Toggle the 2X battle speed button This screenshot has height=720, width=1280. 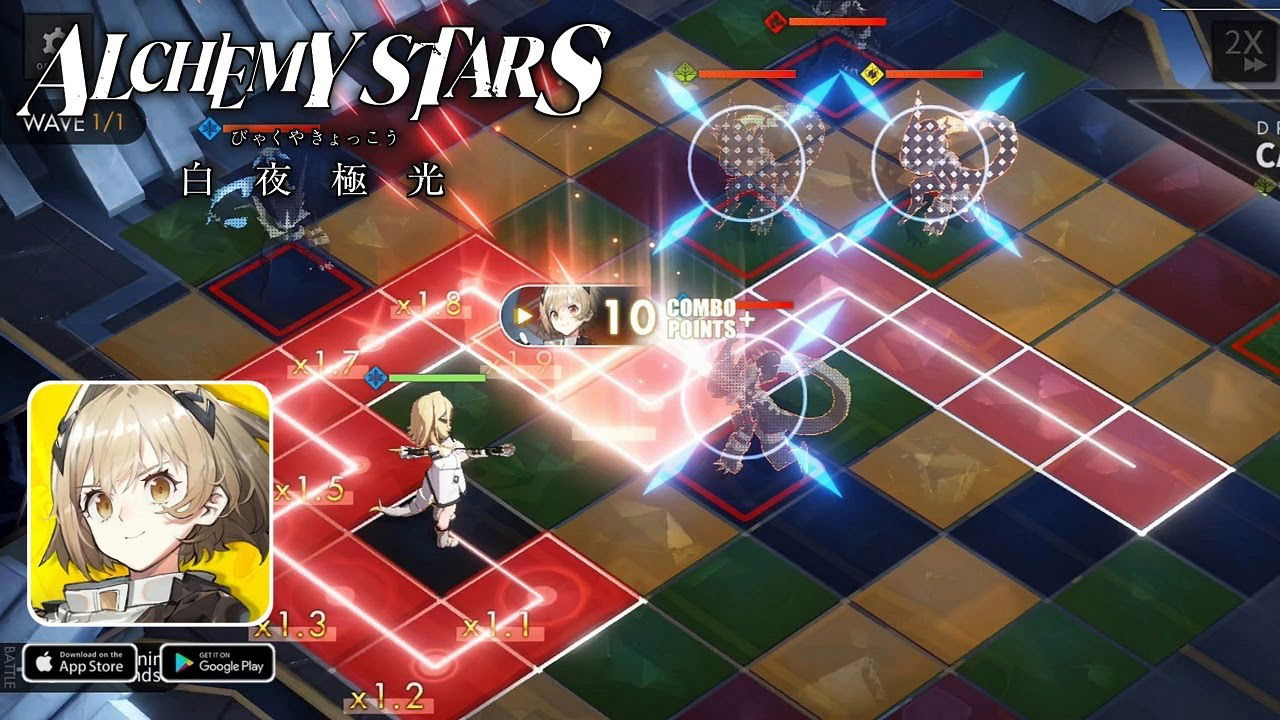click(1242, 49)
